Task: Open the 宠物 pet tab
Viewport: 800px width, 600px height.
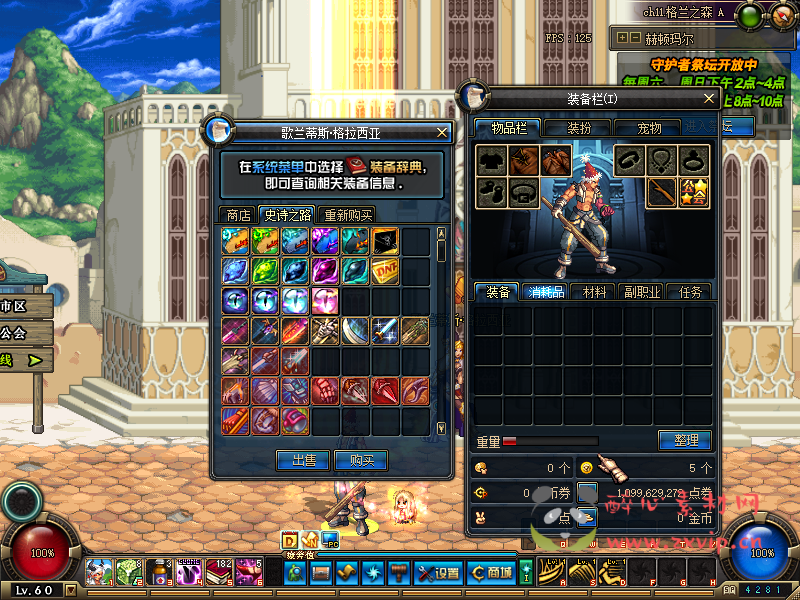Action: click(650, 128)
